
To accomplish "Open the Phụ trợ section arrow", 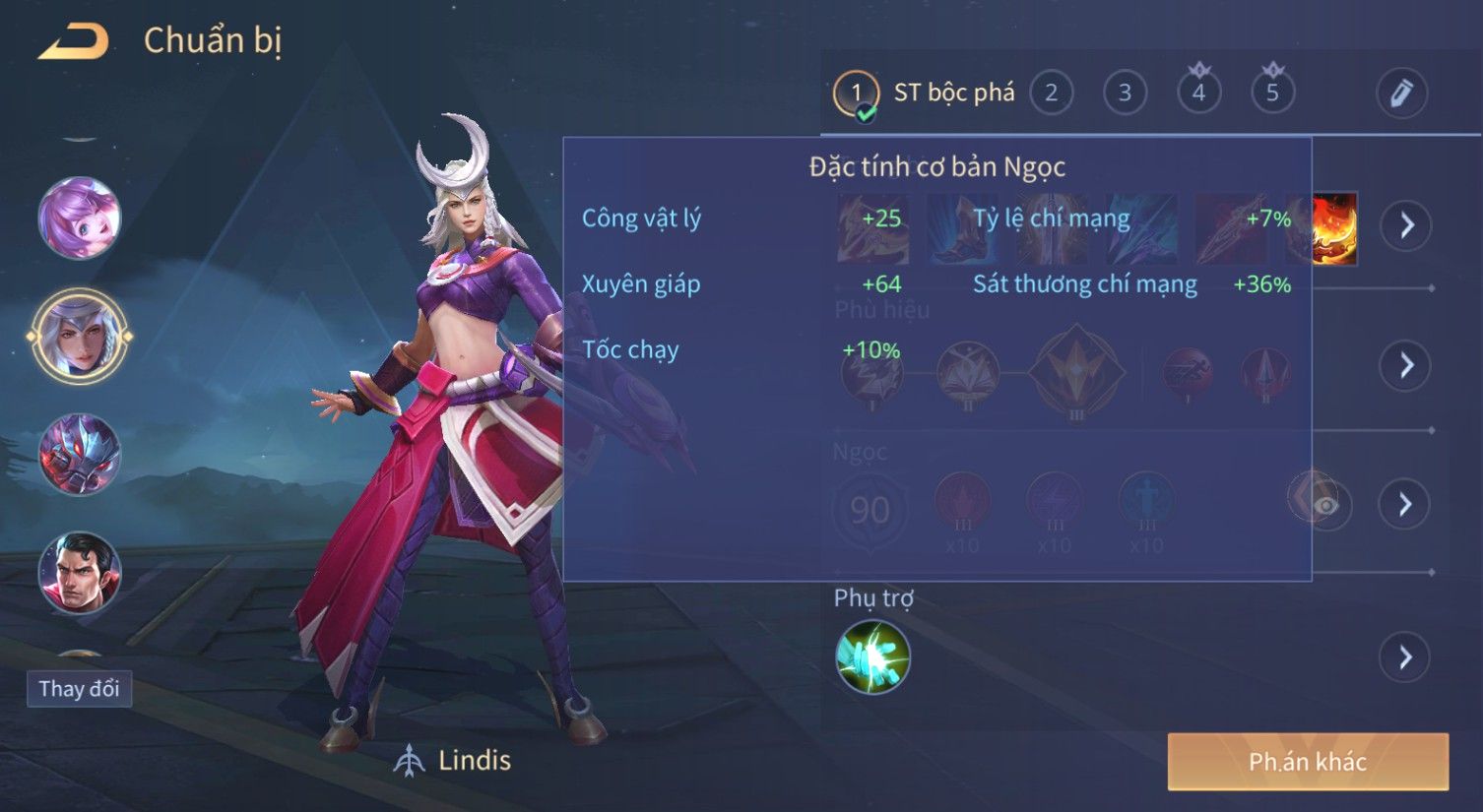I will point(1406,656).
